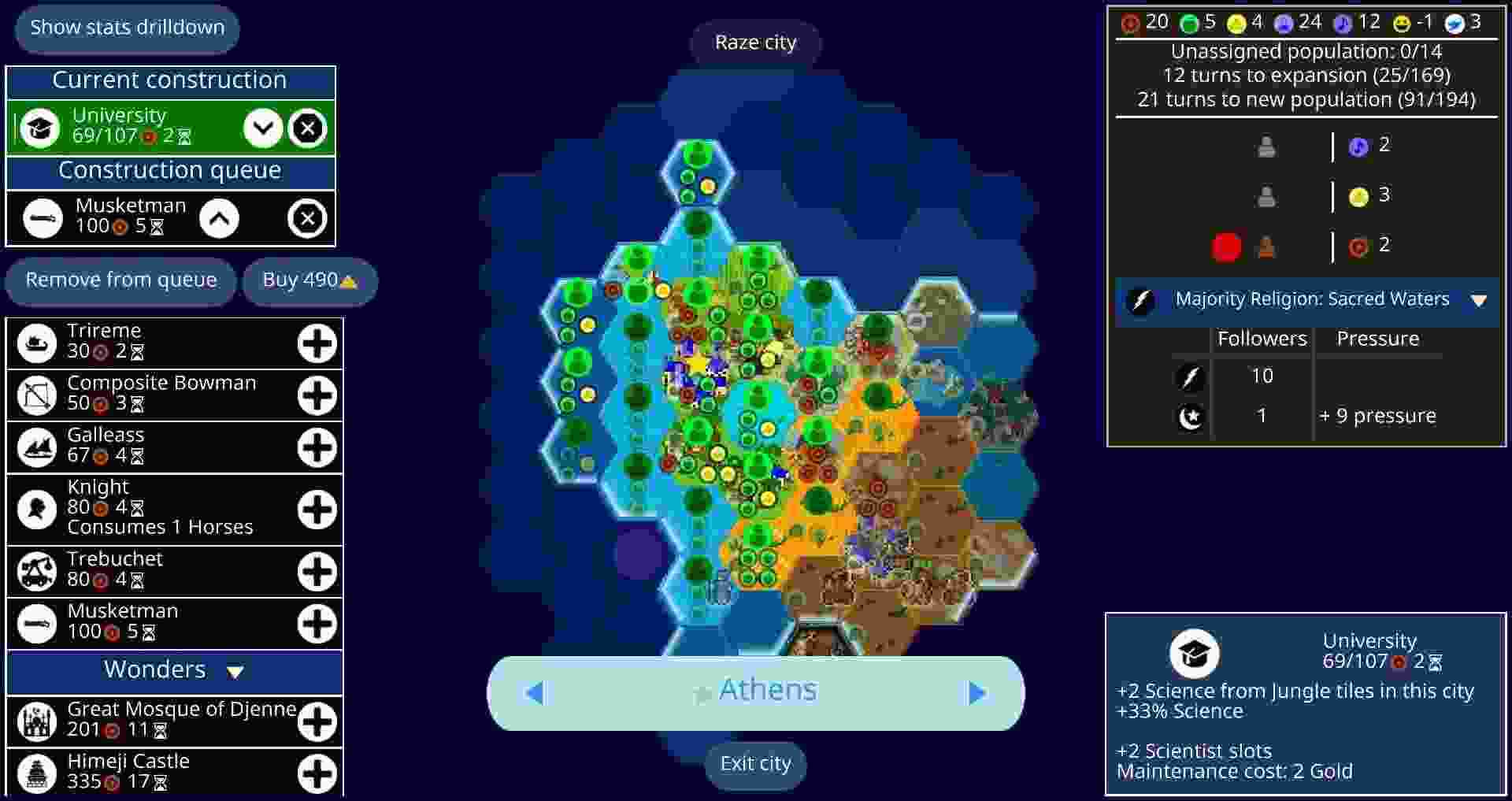Select the Sacred Waters icon in Followers table
Screen dimensions: 1512x801
tap(1191, 376)
